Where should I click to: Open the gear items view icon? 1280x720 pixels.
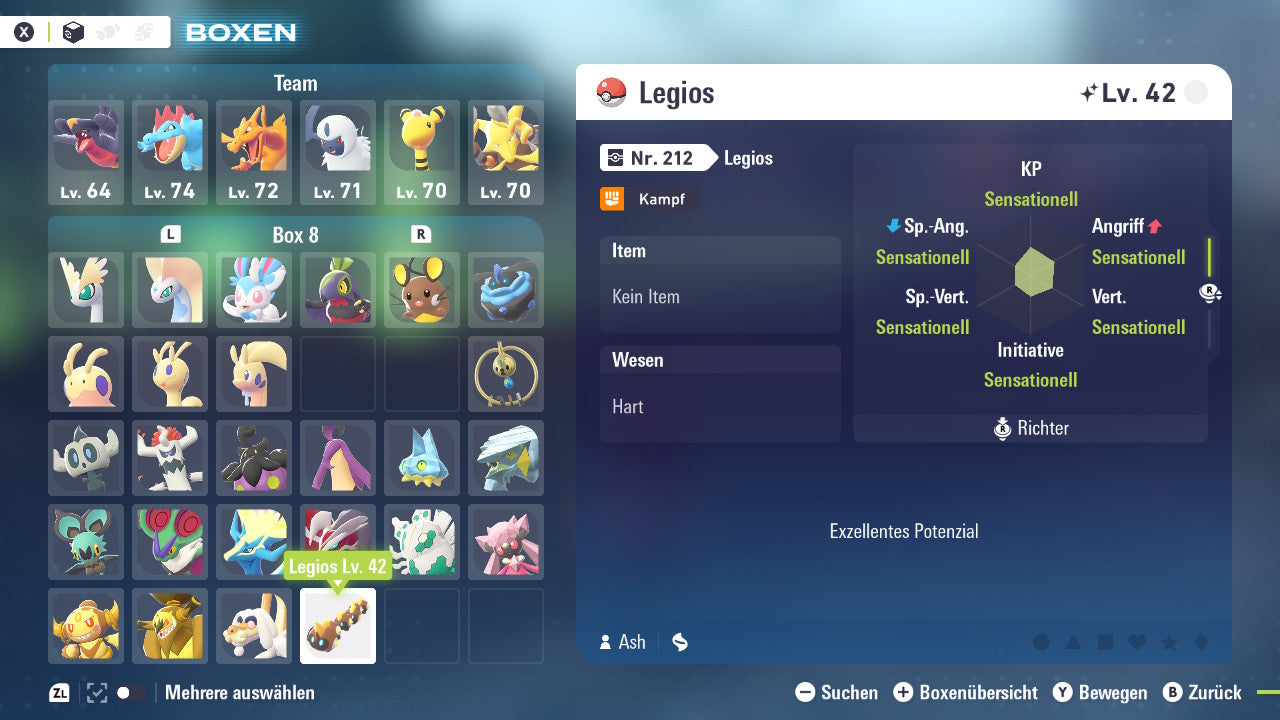[145, 31]
